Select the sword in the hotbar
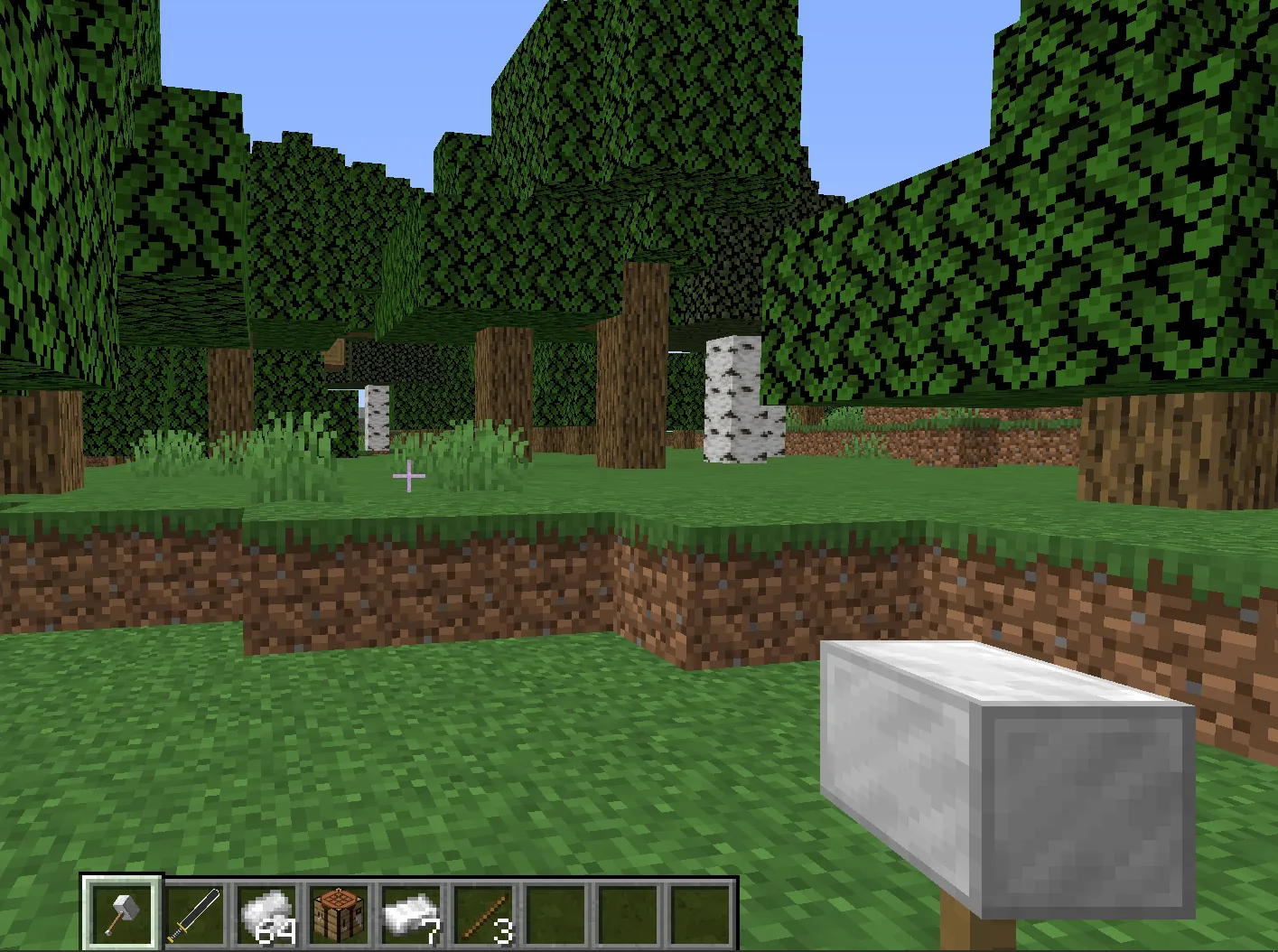This screenshot has height=952, width=1278. tap(194, 912)
